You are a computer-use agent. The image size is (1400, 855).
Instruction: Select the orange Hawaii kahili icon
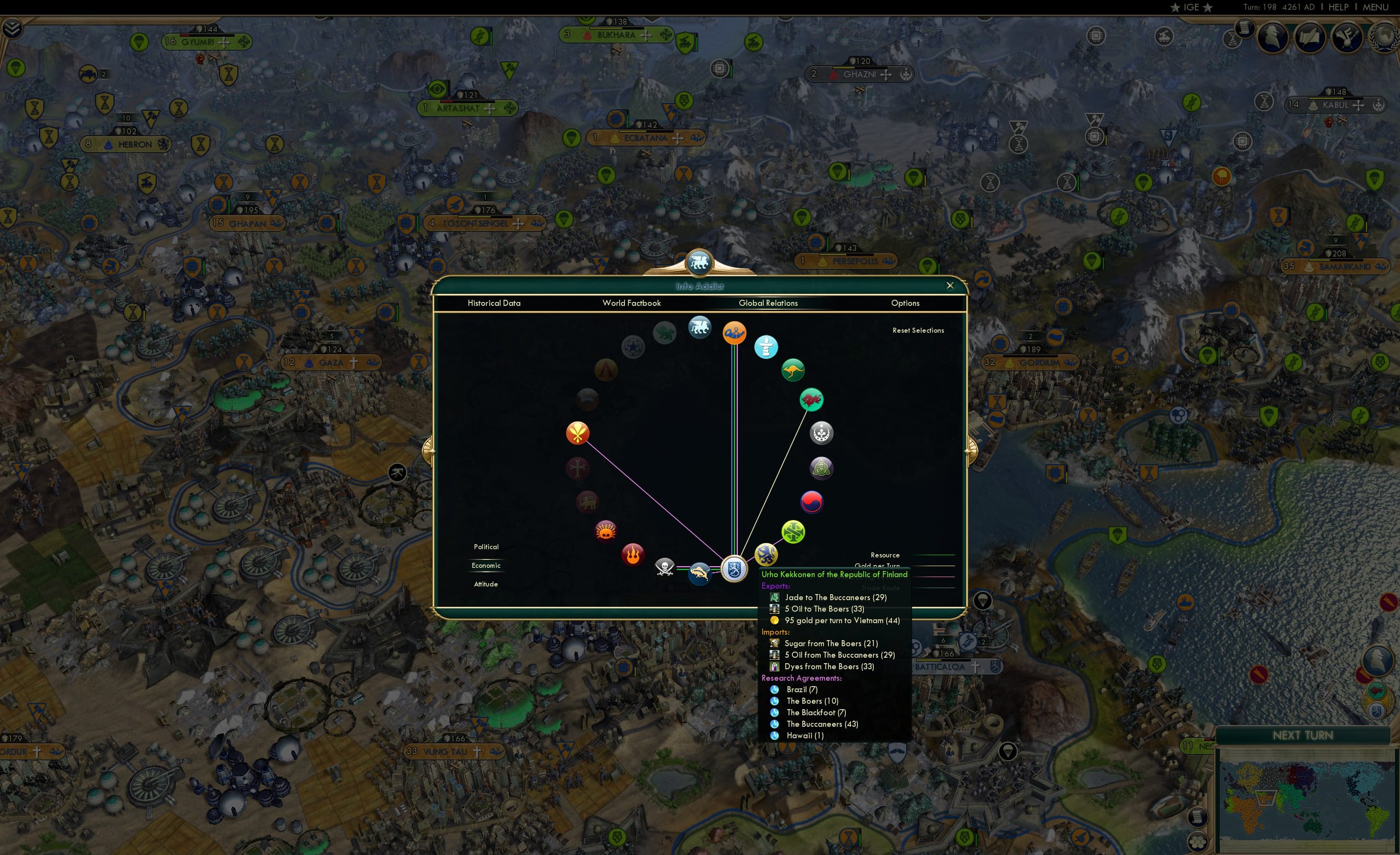coord(578,432)
